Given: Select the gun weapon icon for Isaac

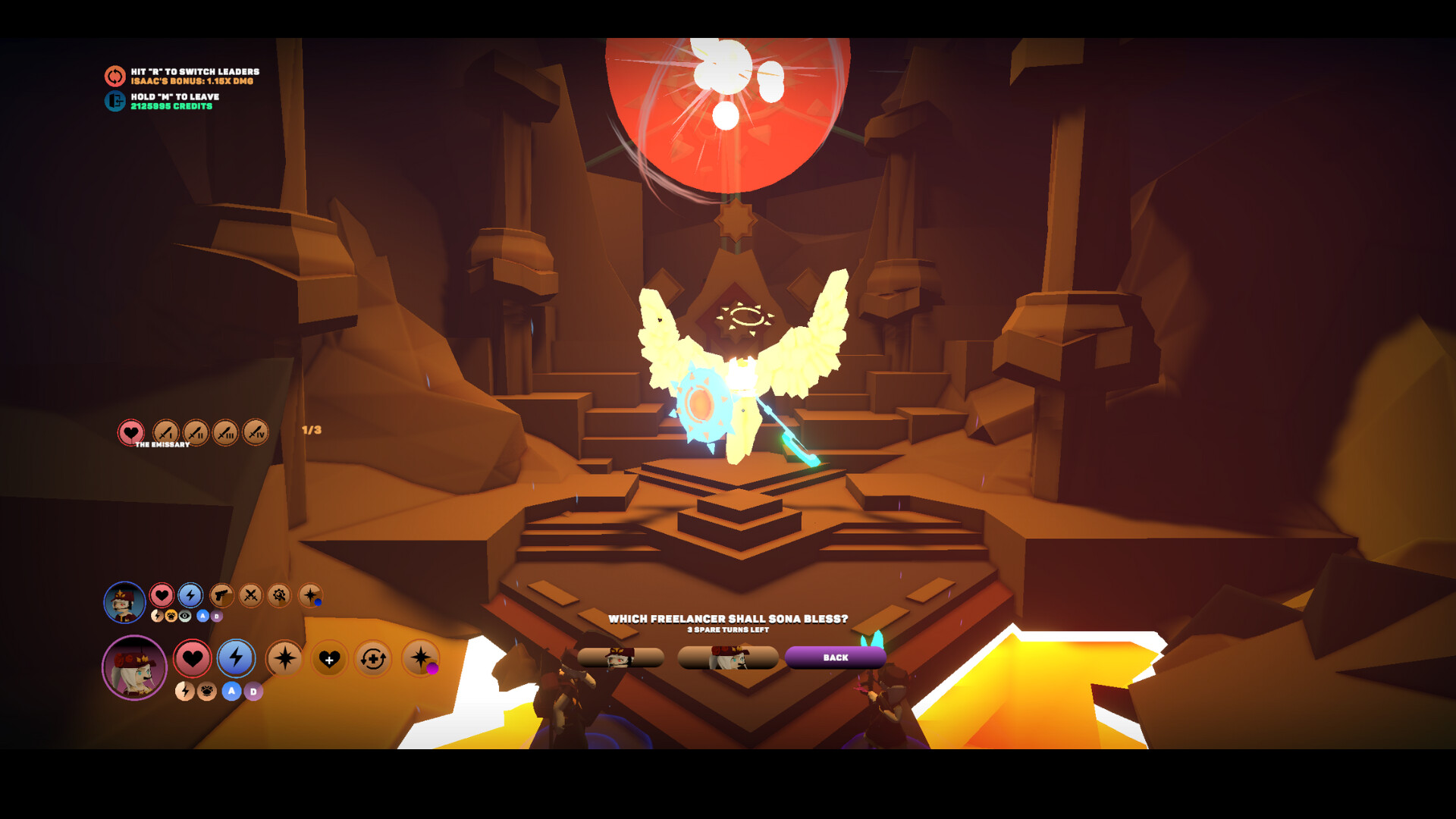Looking at the screenshot, I should coord(221,595).
